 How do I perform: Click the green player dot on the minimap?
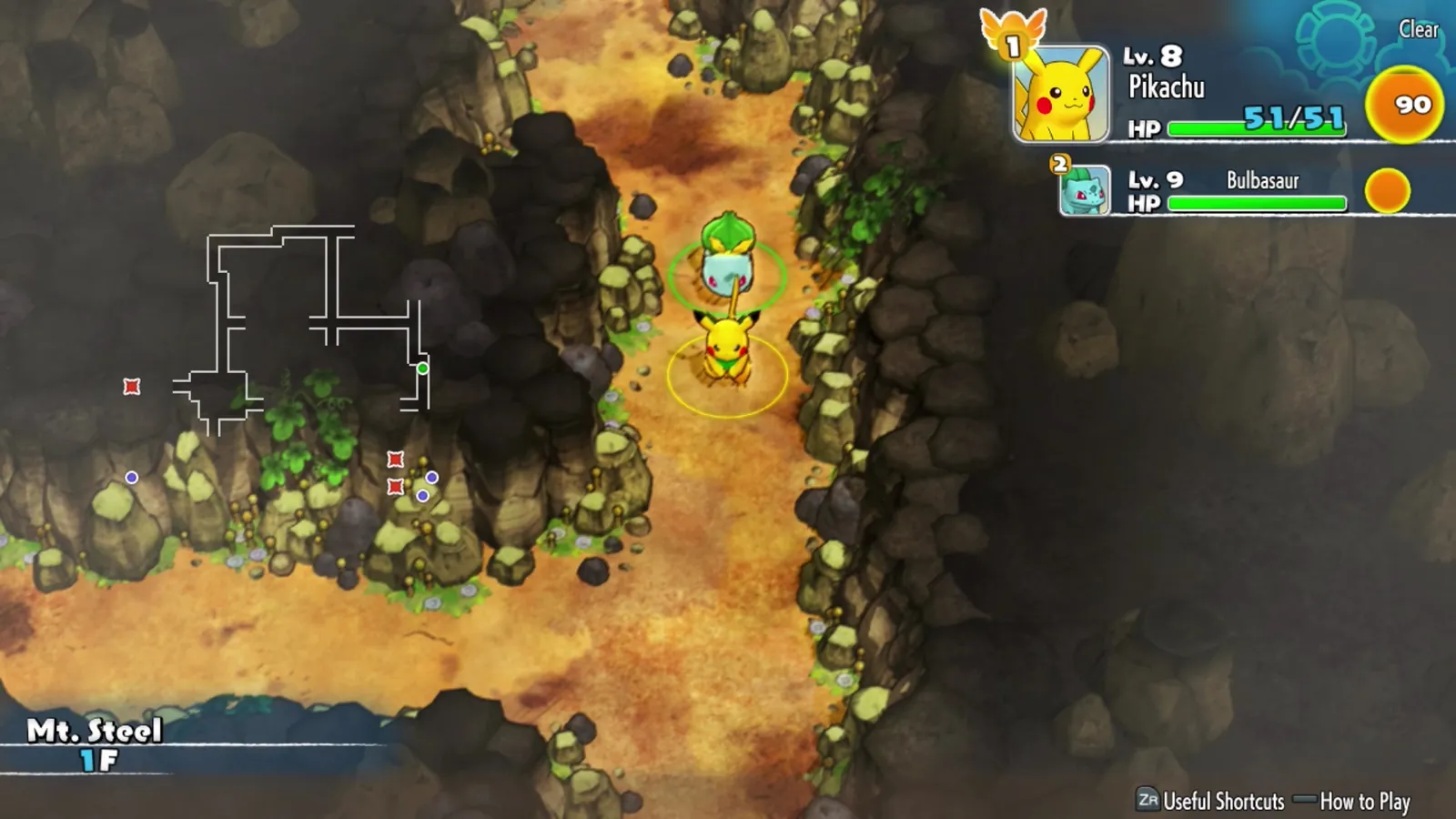424,368
